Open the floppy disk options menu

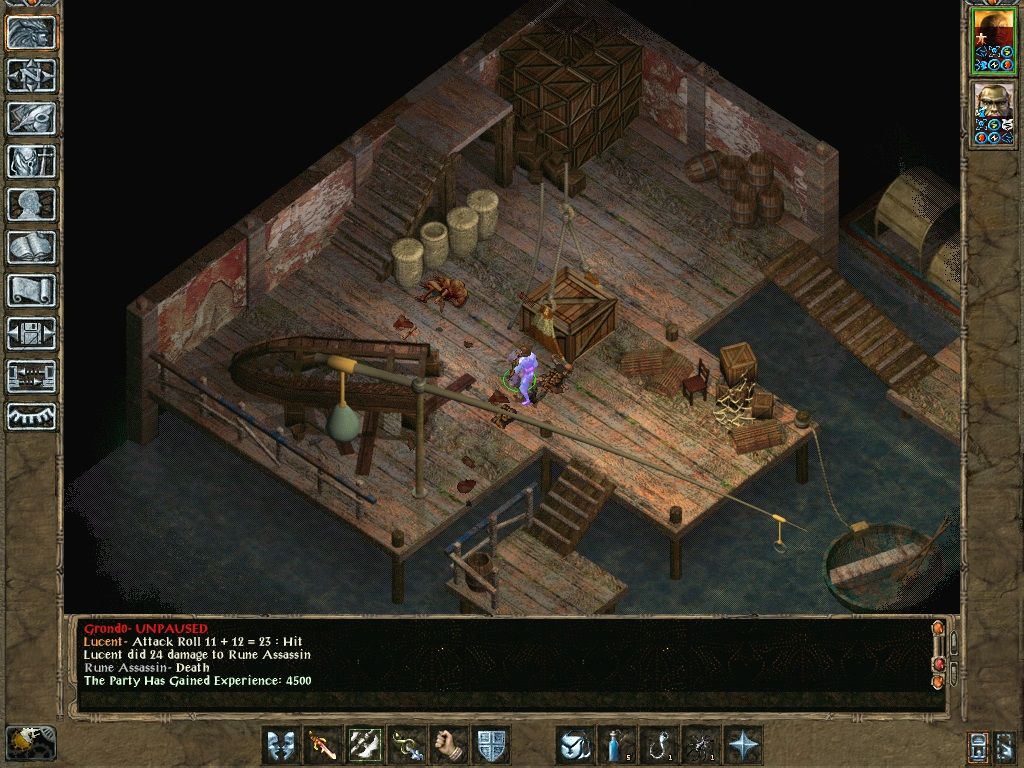tap(31, 333)
